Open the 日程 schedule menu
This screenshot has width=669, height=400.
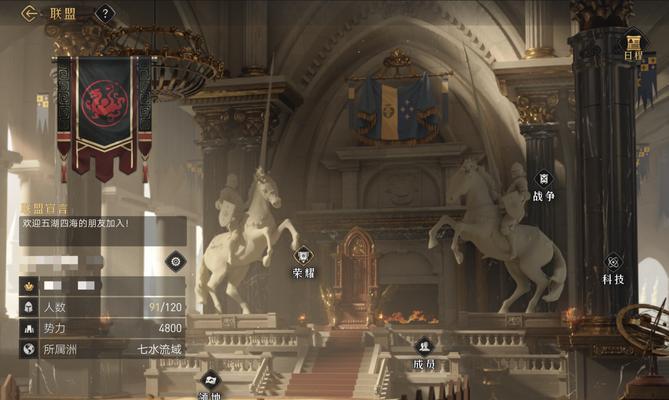[x=634, y=45]
